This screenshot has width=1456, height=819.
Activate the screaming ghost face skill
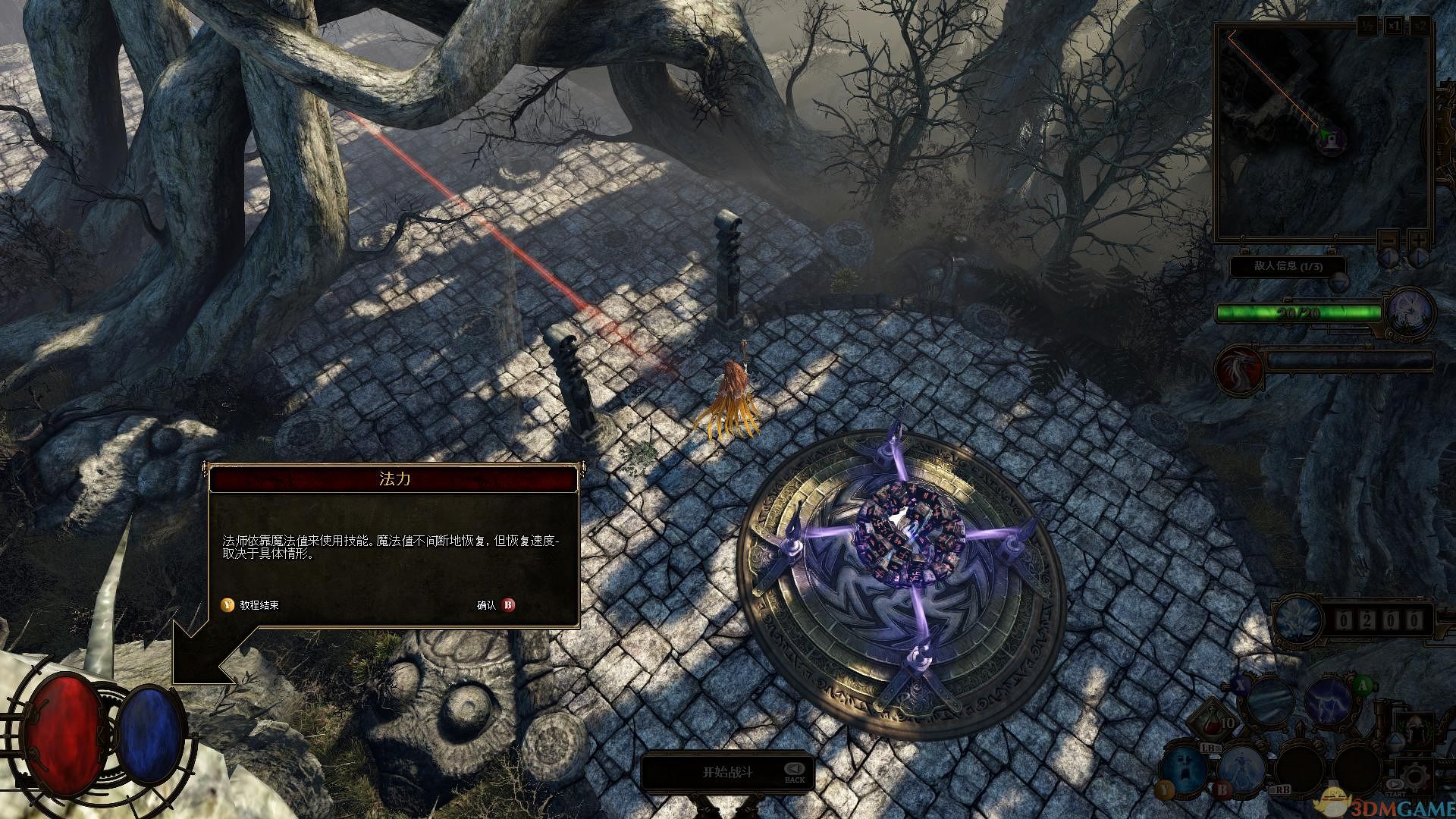(x=1182, y=767)
